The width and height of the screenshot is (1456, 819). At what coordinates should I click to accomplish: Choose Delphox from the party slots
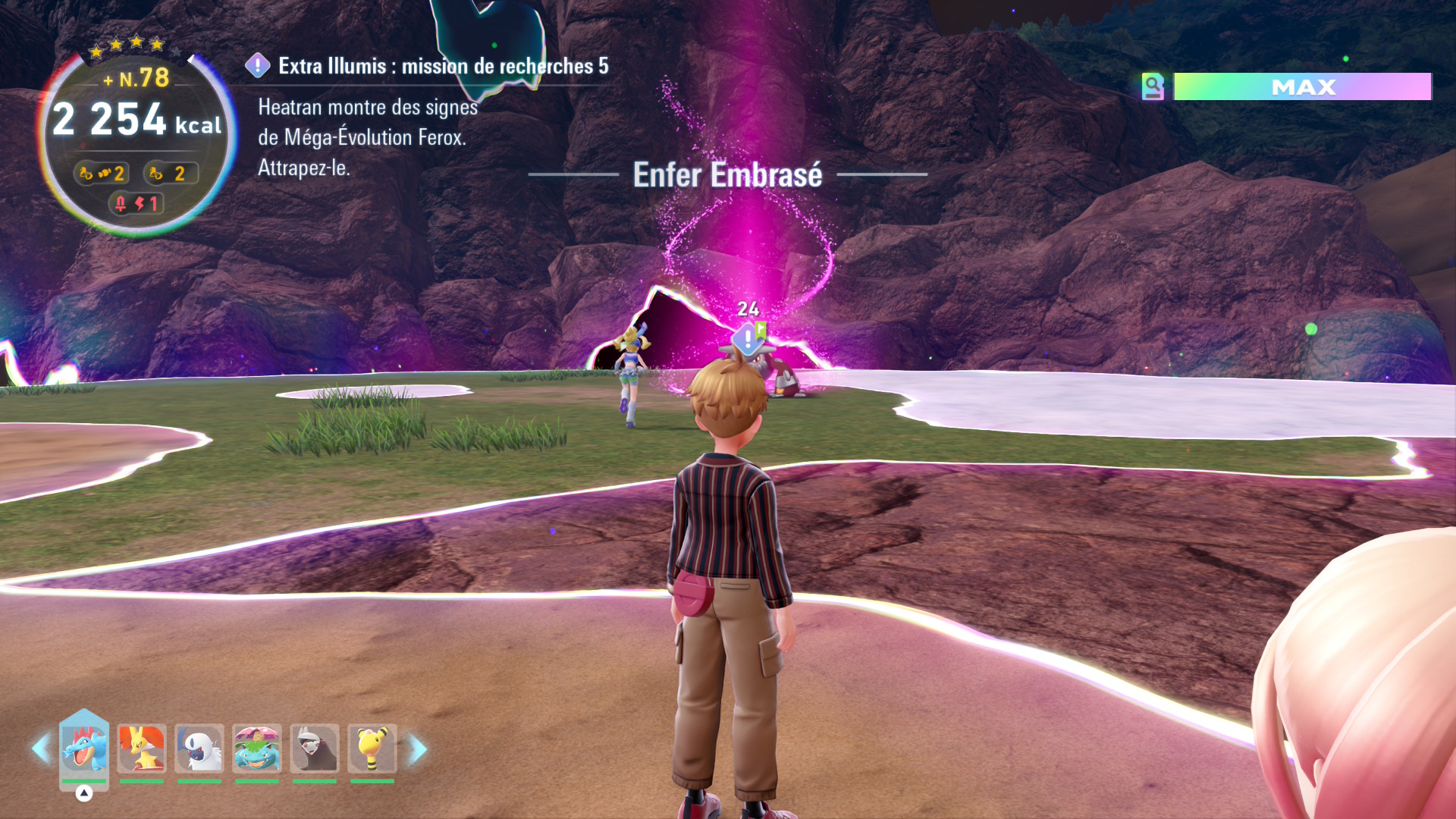click(142, 748)
